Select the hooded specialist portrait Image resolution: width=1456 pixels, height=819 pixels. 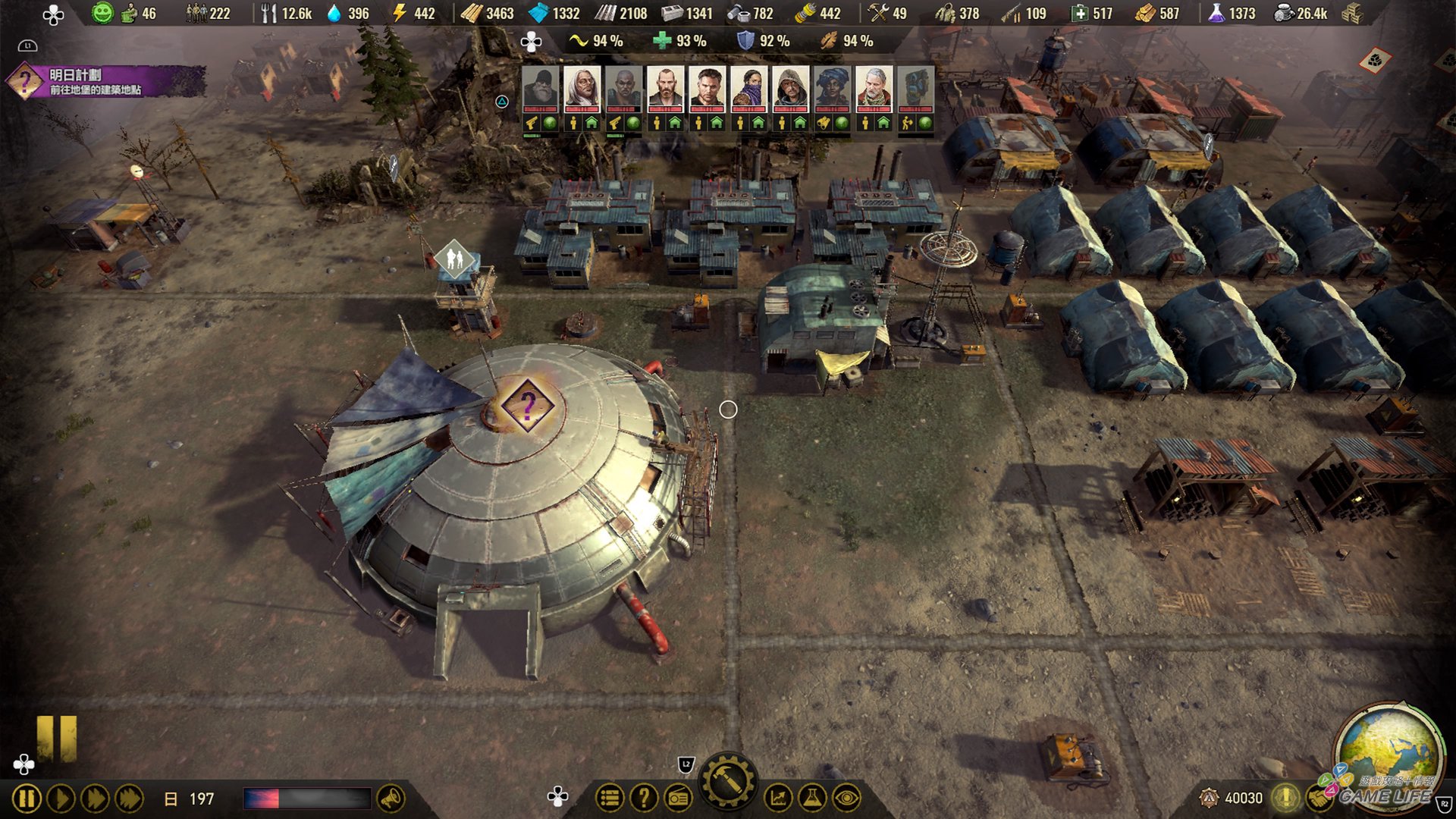(x=790, y=89)
